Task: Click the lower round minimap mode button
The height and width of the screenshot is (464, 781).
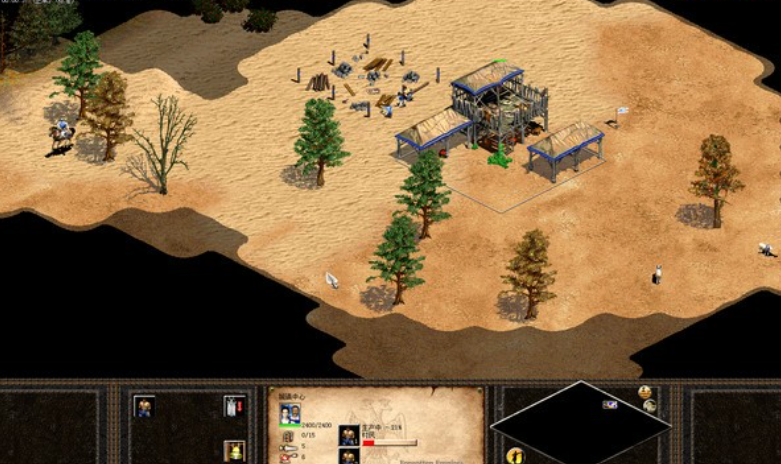Action: (x=651, y=407)
